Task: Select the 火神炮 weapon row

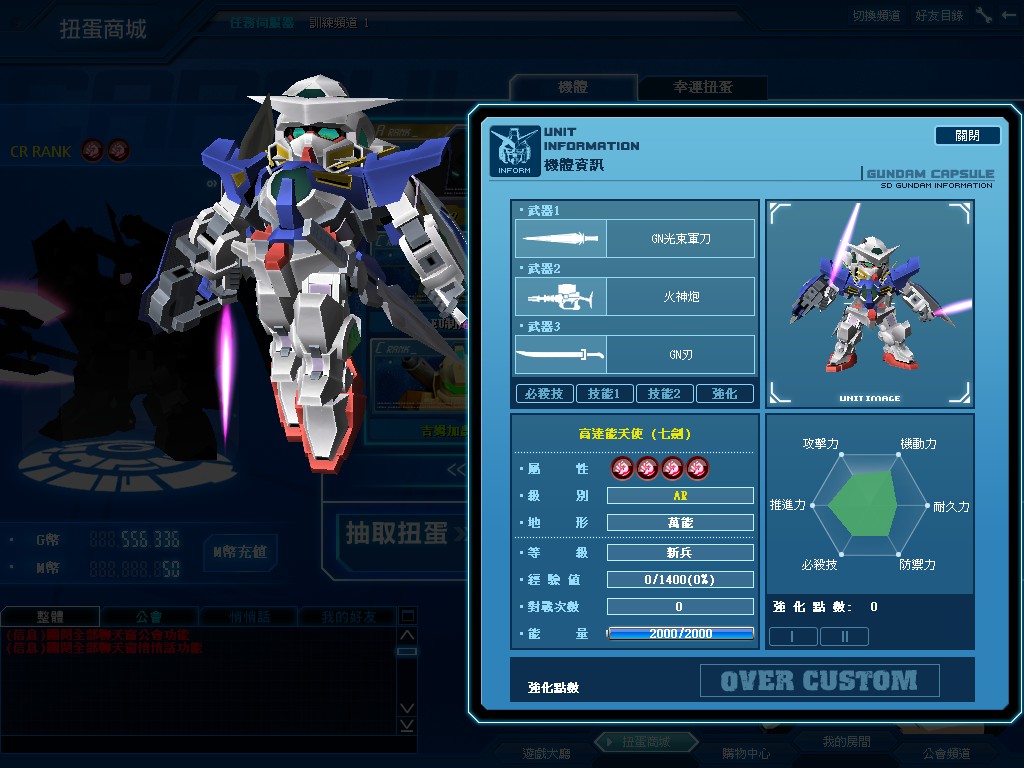Action: pos(635,297)
